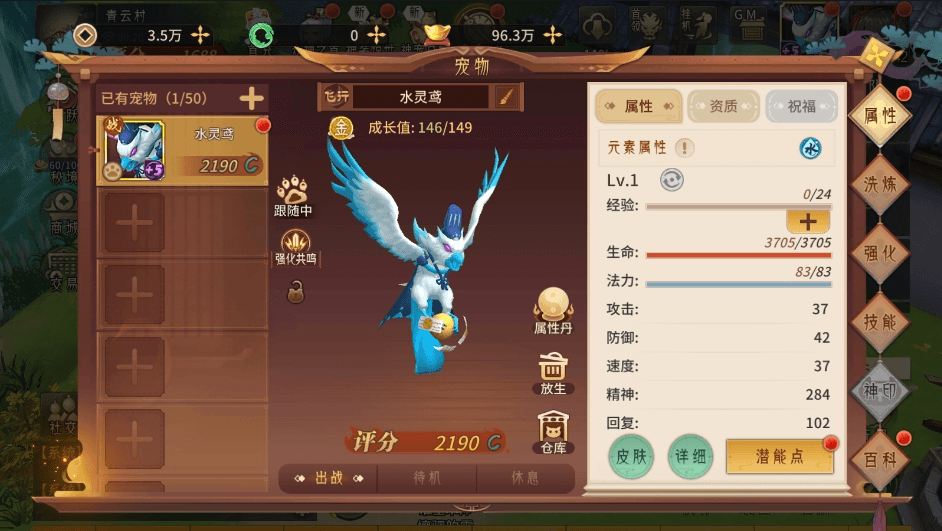The image size is (942, 531).
Task: Open the 强化共鸣 resonance icon
Action: click(295, 247)
